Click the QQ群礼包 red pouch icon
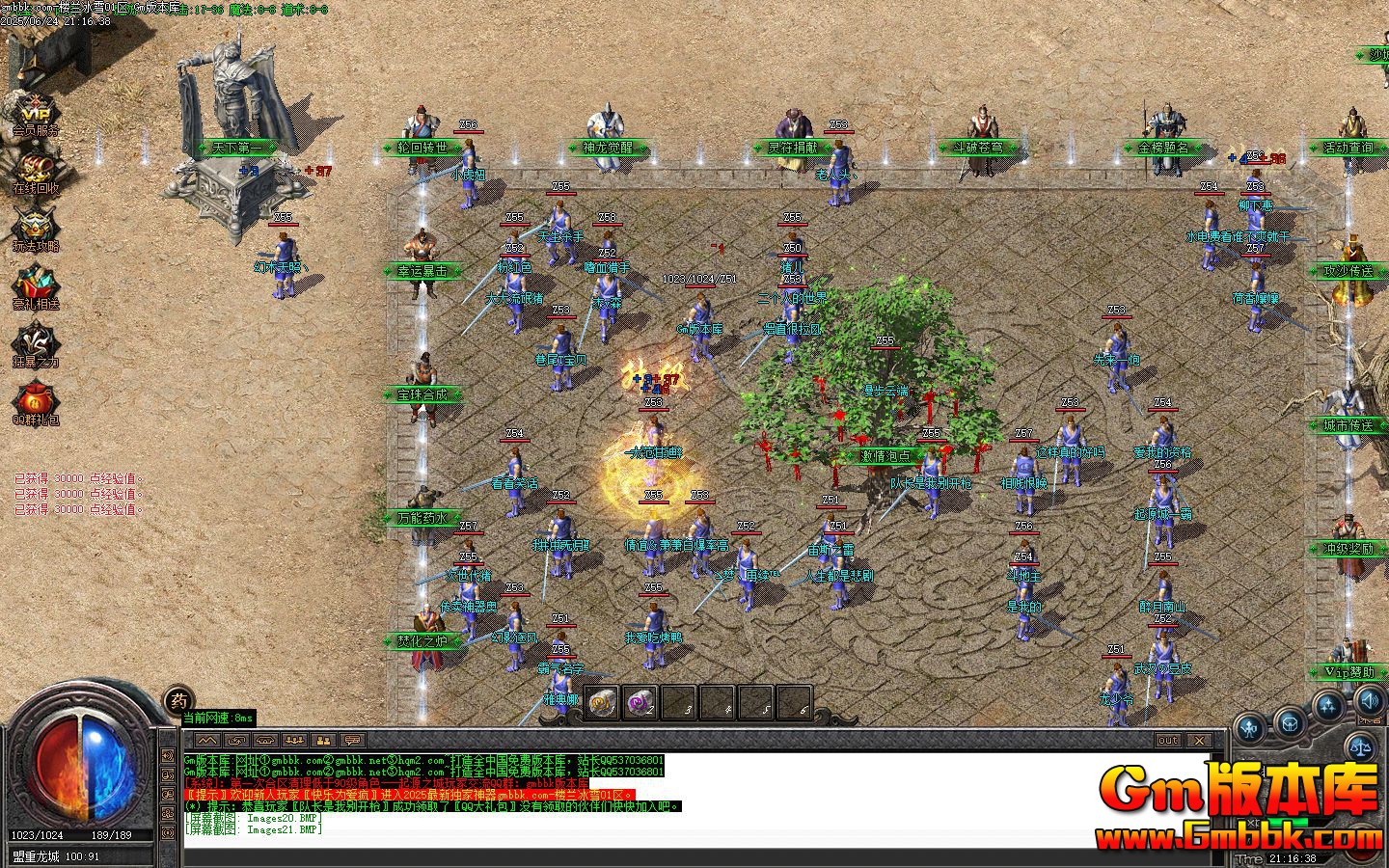1389x868 pixels. point(34,397)
